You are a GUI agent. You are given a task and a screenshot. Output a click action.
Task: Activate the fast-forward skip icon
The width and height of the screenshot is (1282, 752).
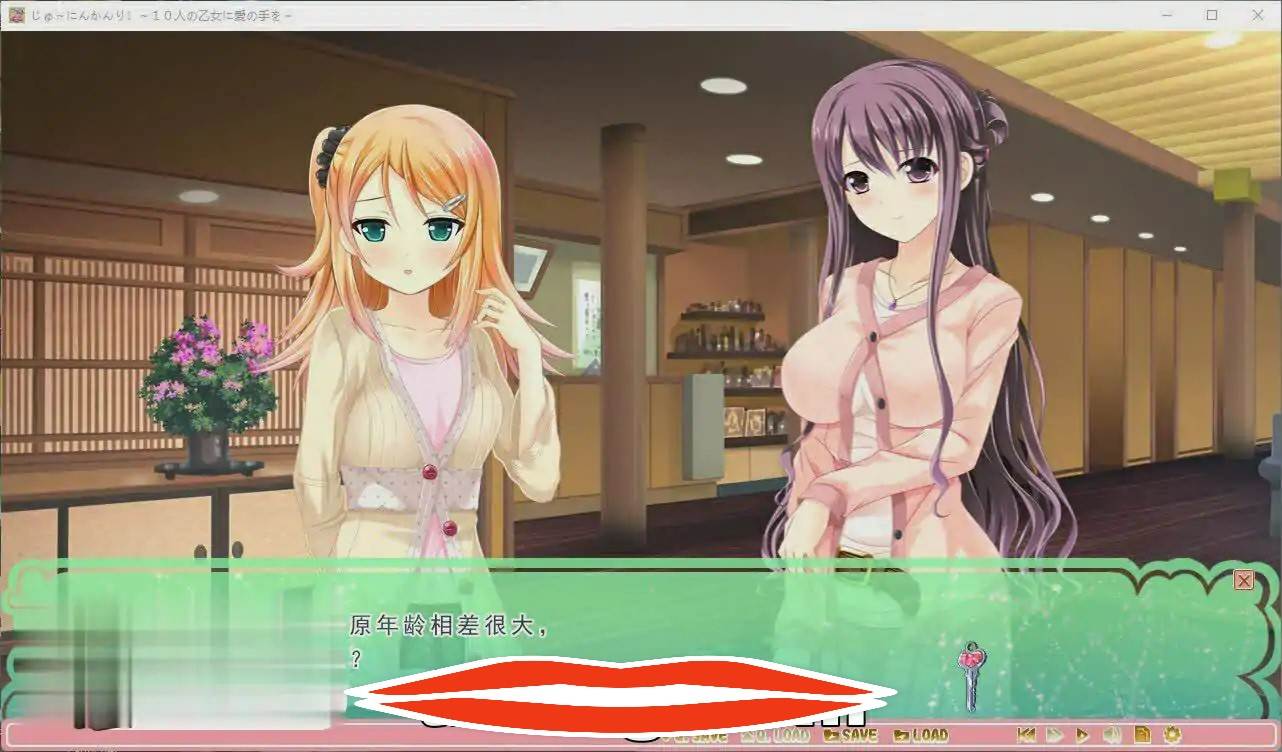tap(1054, 735)
